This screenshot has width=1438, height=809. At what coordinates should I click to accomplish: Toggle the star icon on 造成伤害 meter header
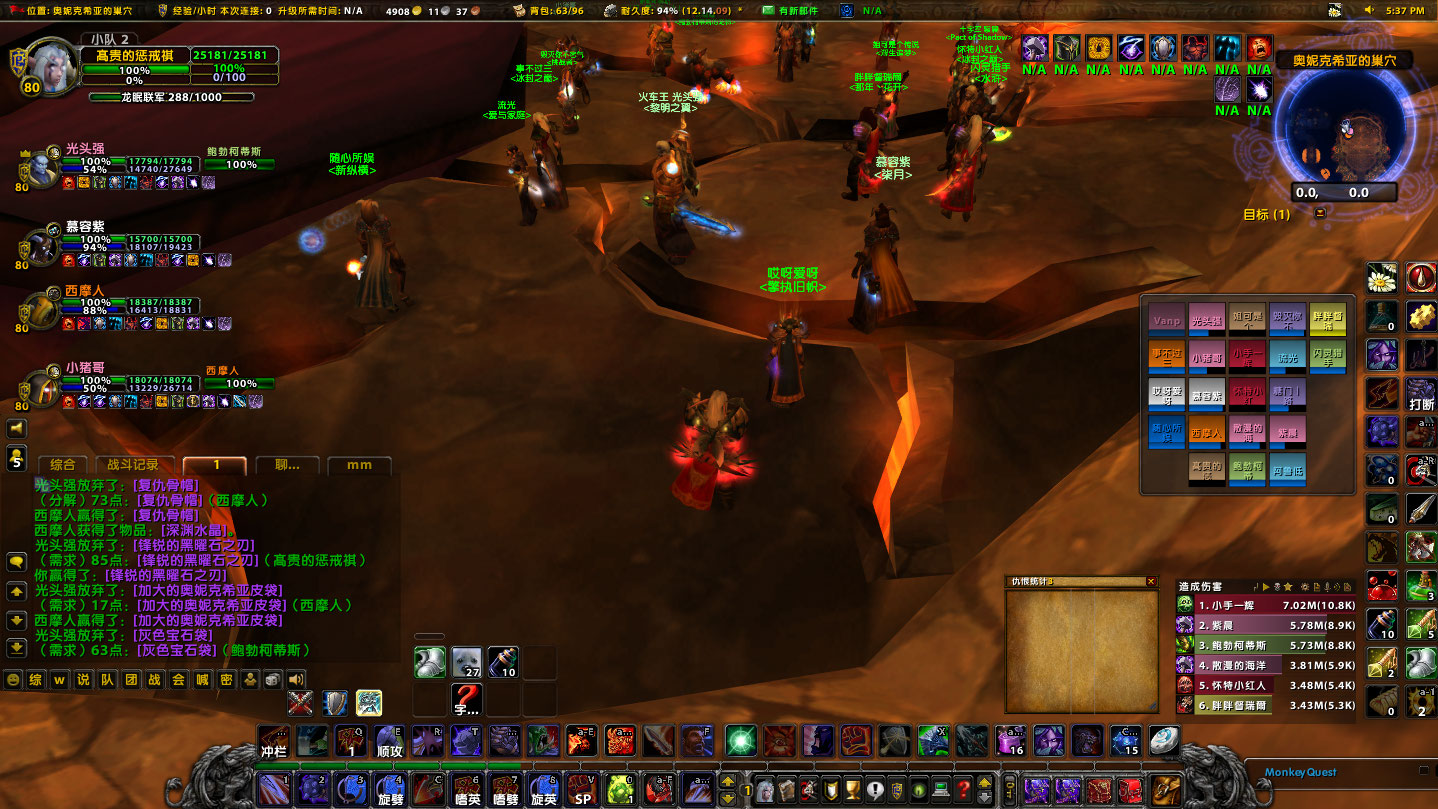[1288, 585]
